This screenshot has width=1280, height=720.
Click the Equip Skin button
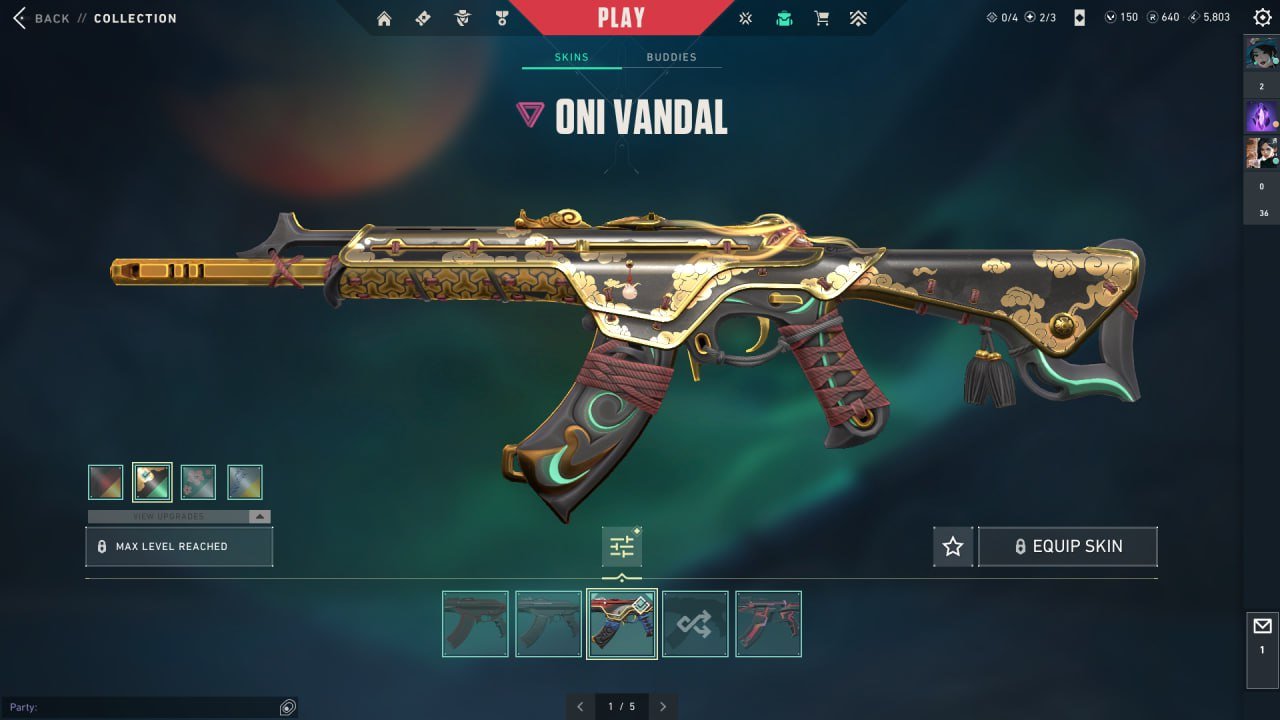pyautogui.click(x=1067, y=546)
